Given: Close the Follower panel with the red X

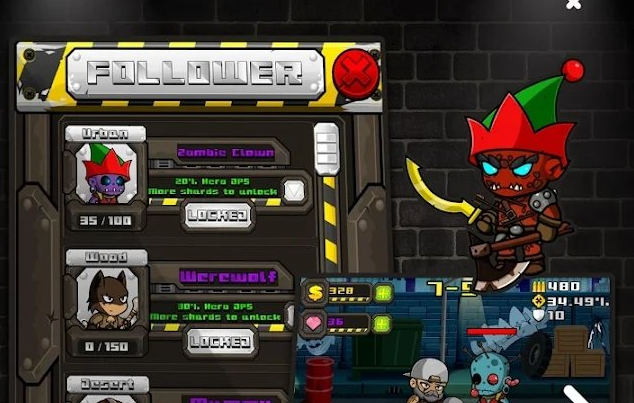Looking at the screenshot, I should 355,72.
